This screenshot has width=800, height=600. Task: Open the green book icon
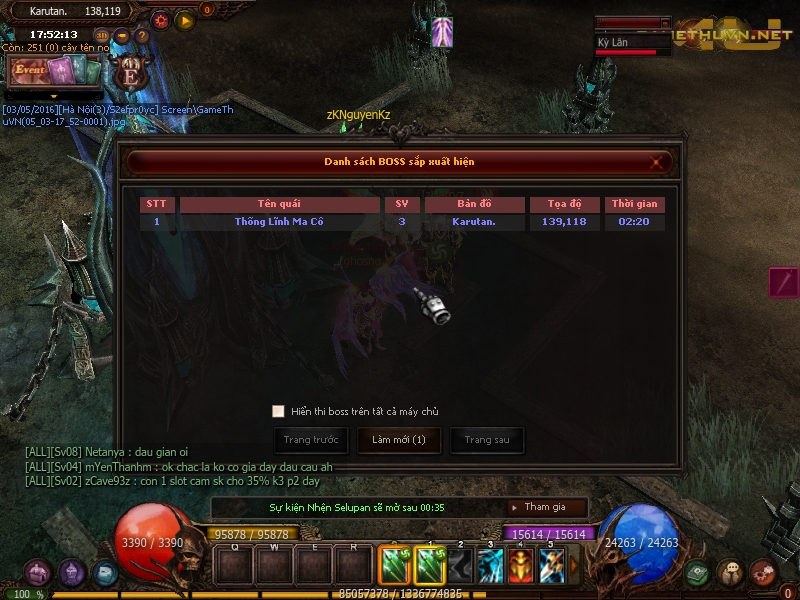click(x=697, y=573)
